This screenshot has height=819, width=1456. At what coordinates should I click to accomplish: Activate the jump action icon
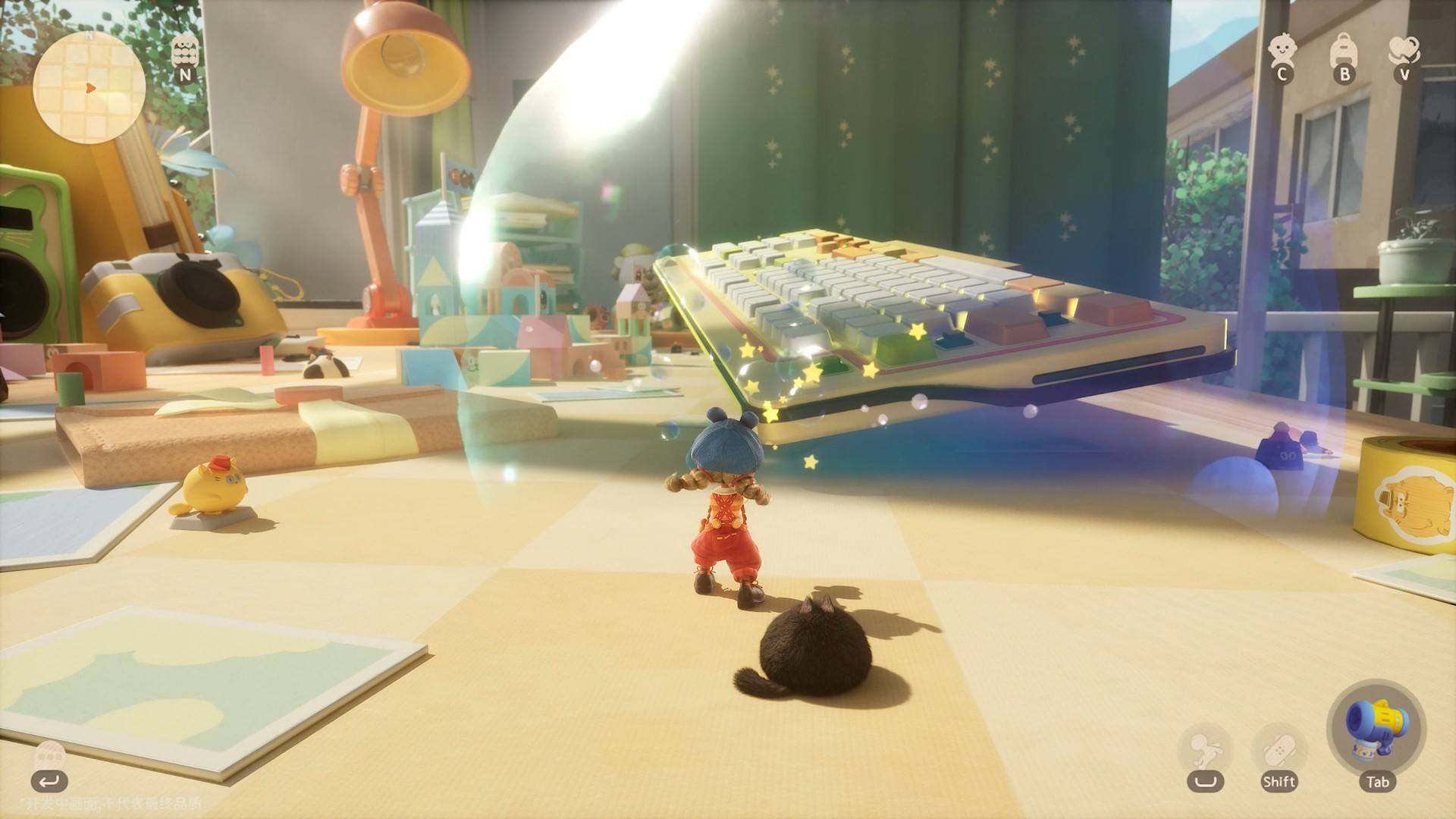(1204, 748)
